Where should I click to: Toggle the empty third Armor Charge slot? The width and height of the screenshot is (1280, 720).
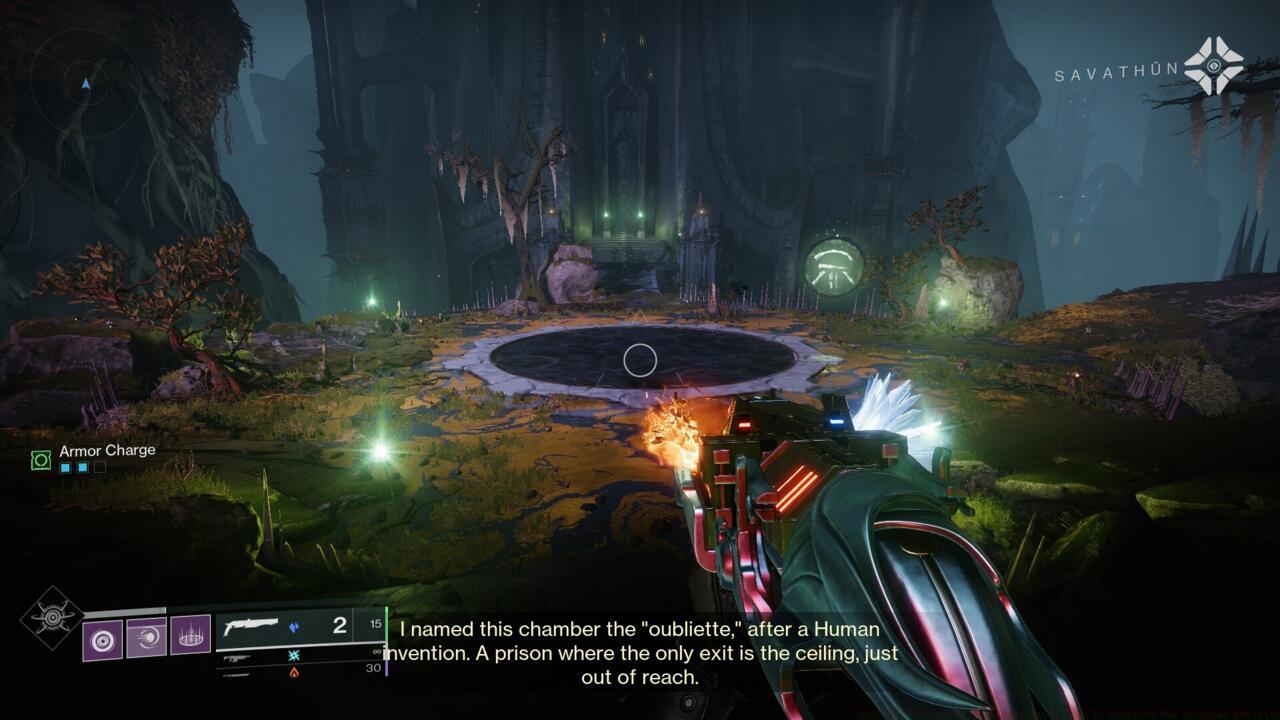tap(100, 467)
